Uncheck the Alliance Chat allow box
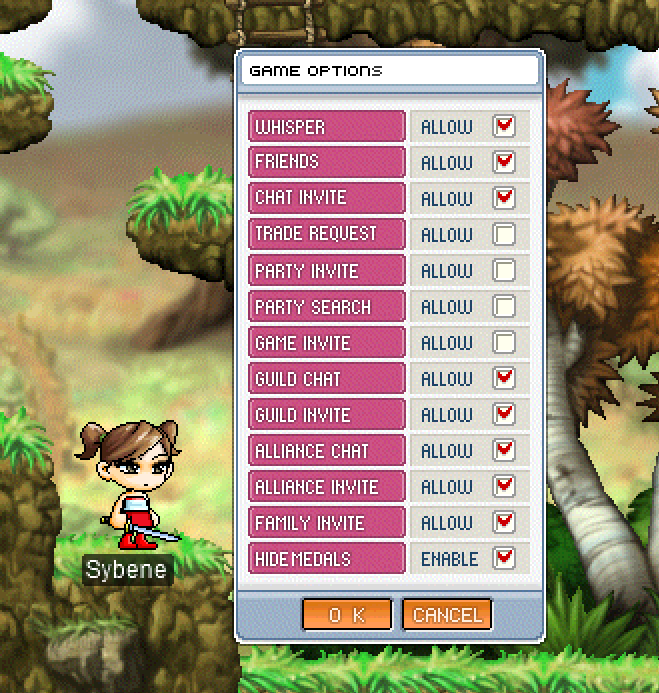Image resolution: width=659 pixels, height=693 pixels. tap(504, 451)
